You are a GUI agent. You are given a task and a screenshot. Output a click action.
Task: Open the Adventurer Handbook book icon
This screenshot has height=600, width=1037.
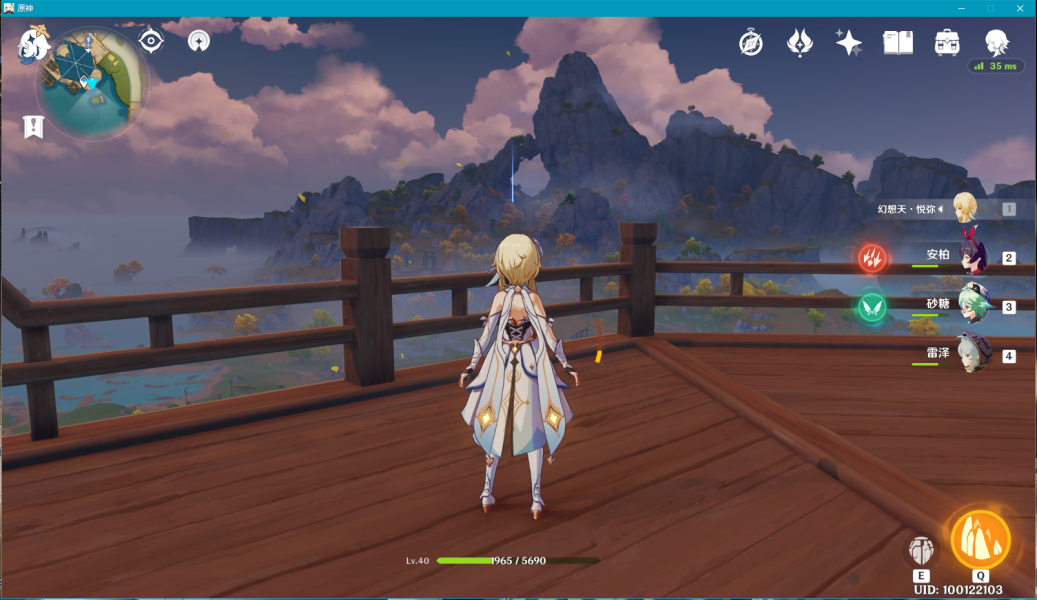tap(898, 42)
